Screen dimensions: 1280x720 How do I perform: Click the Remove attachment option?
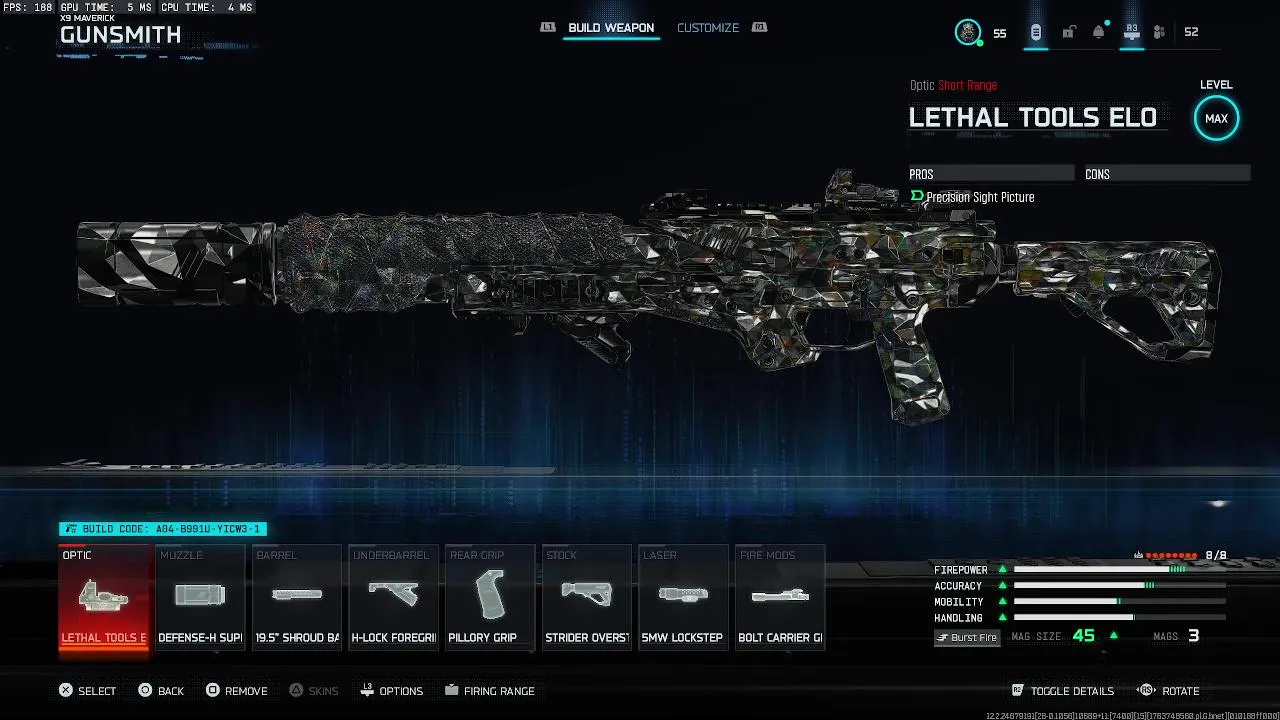click(x=237, y=691)
